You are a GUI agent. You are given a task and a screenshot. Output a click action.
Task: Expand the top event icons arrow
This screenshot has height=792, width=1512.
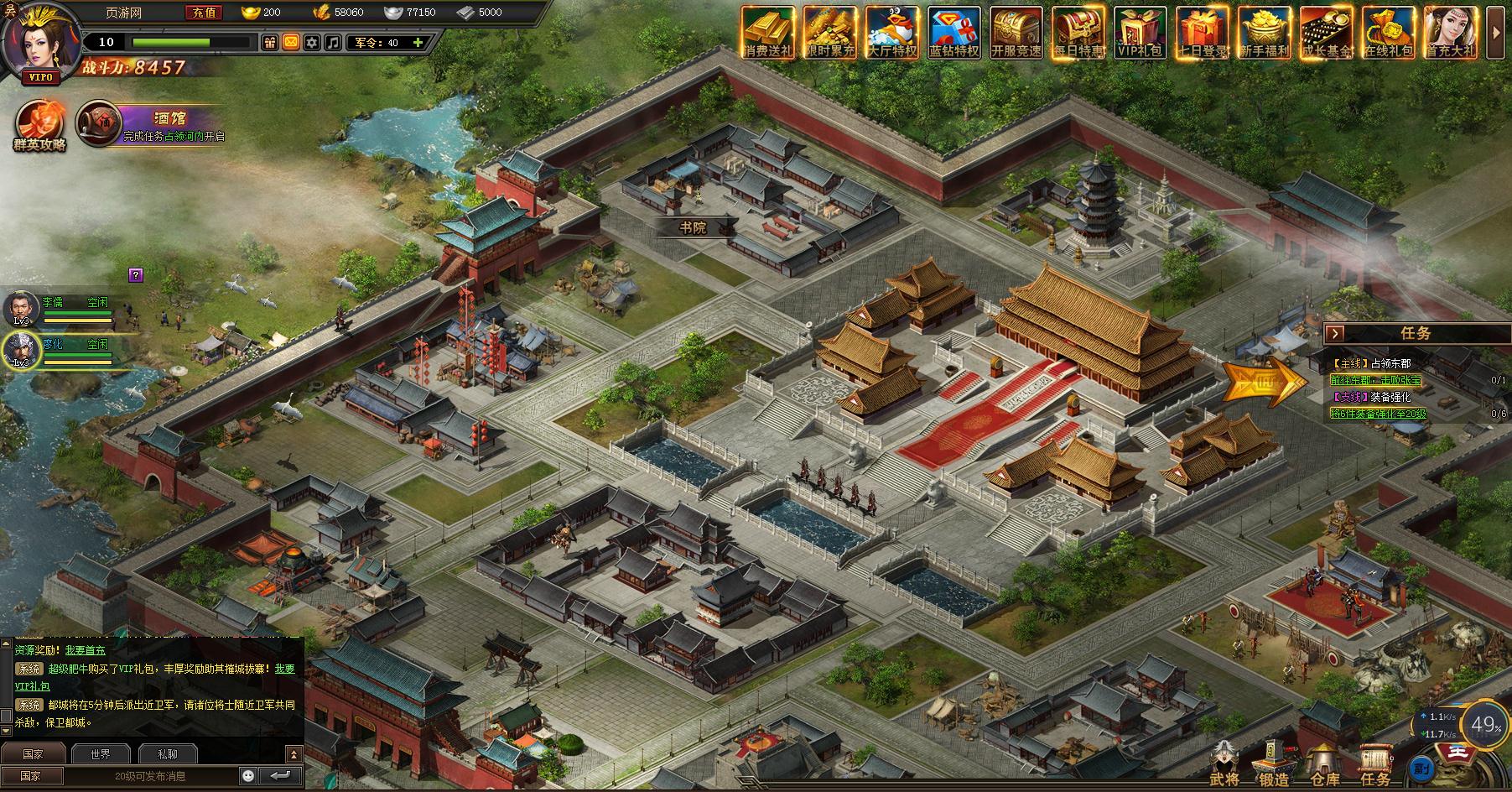coord(1495,32)
